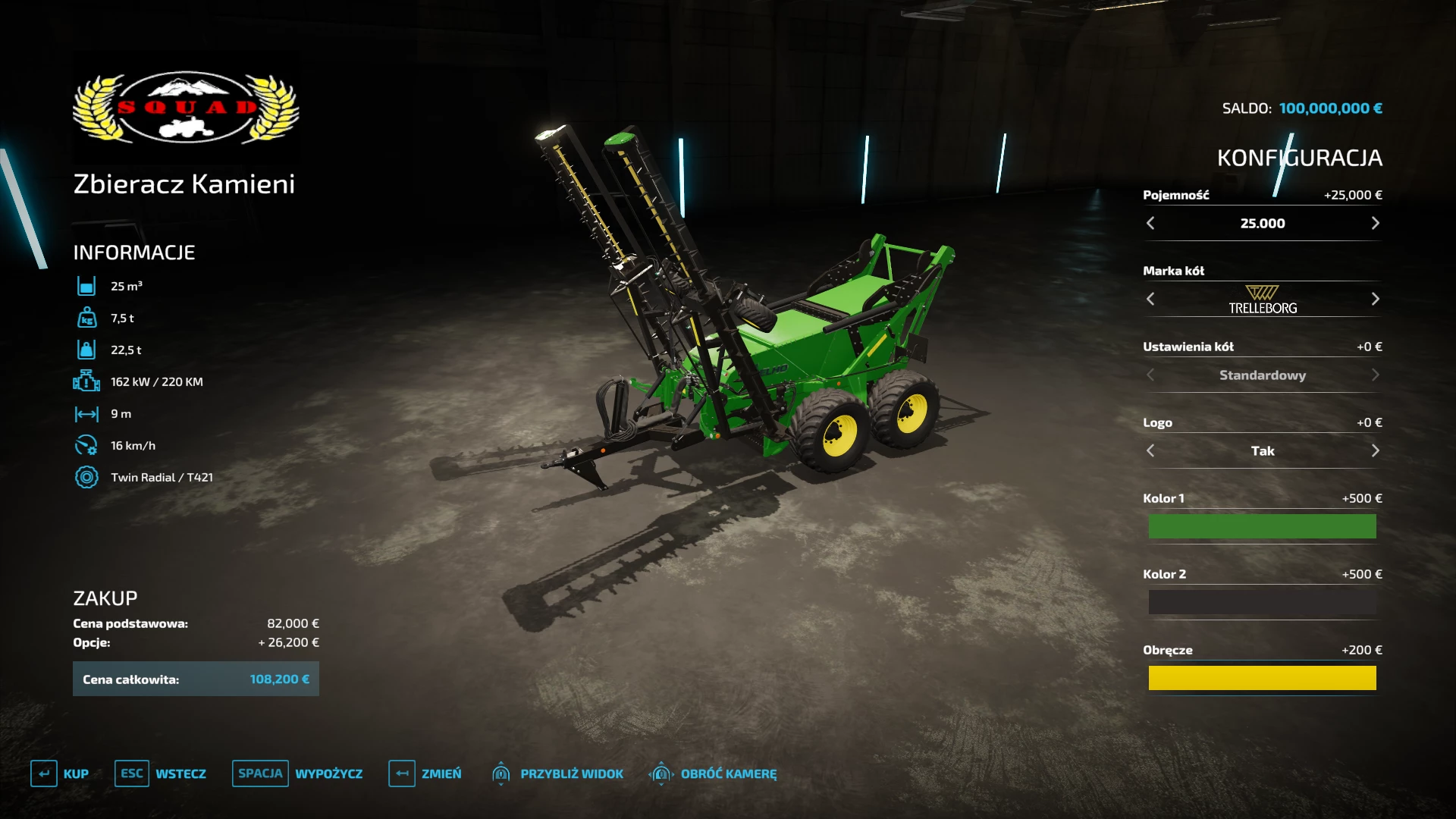Click previous arrow for Ustawienia kół
Viewport: 1456px width, 819px height.
[1150, 375]
